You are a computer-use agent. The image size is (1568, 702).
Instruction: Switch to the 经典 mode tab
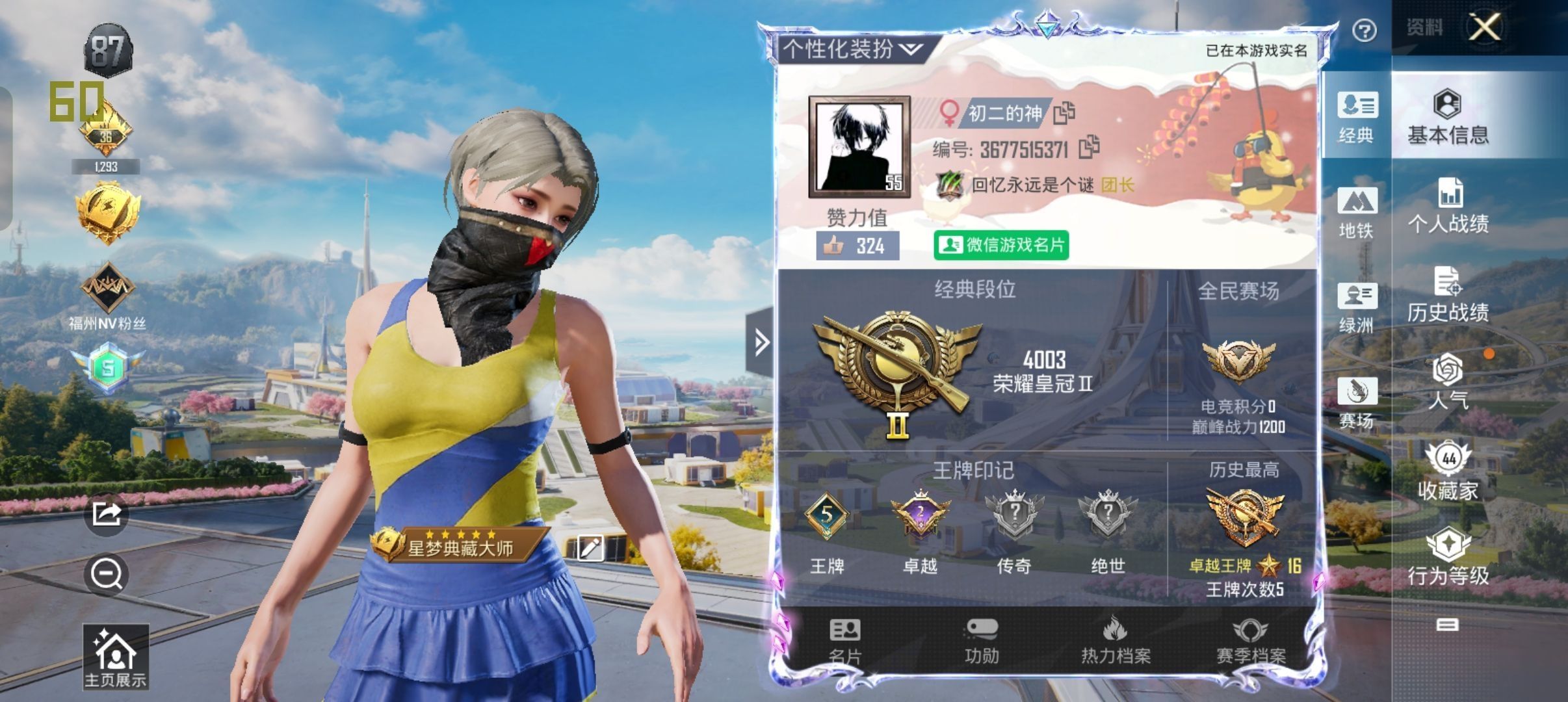(1356, 117)
